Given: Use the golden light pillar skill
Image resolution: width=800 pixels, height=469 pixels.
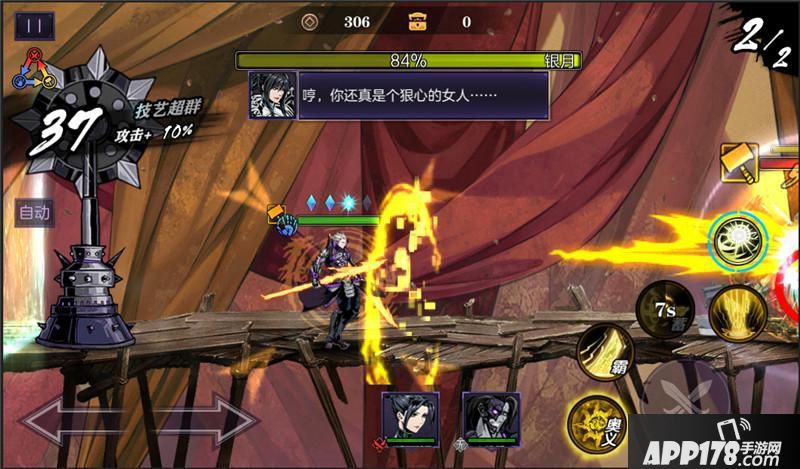Looking at the screenshot, I should pyautogui.click(x=737, y=311).
